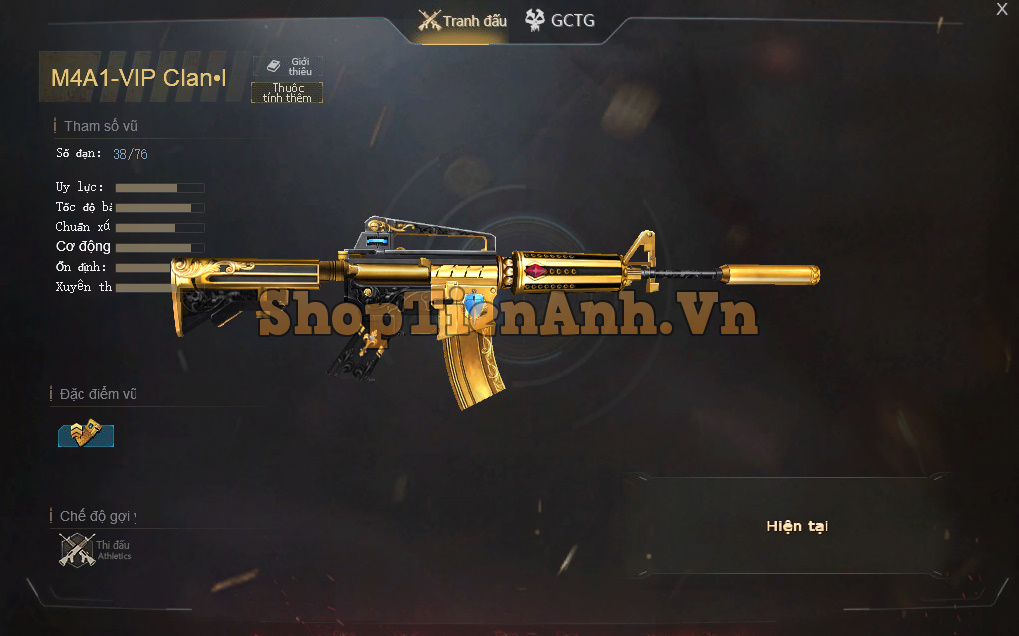Open the GCTG tab

click(560, 20)
